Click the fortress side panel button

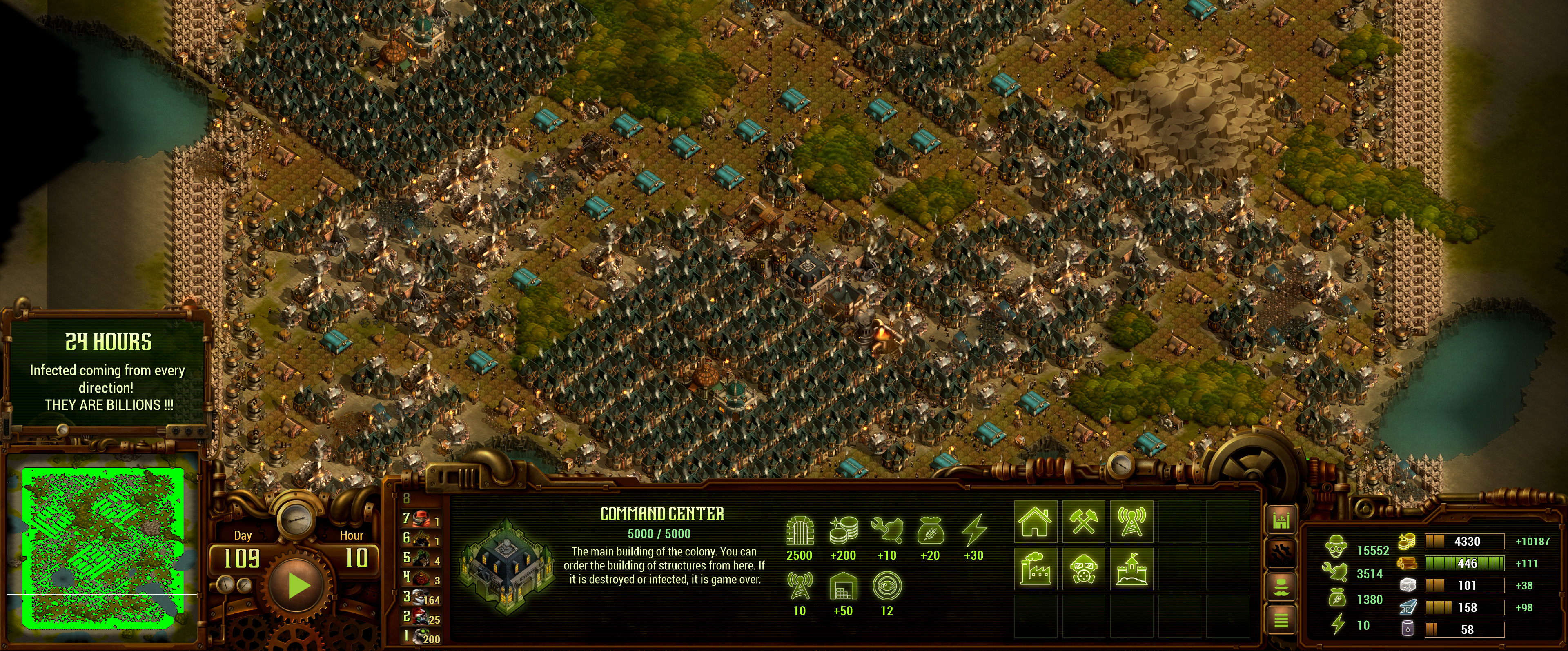click(x=1281, y=521)
